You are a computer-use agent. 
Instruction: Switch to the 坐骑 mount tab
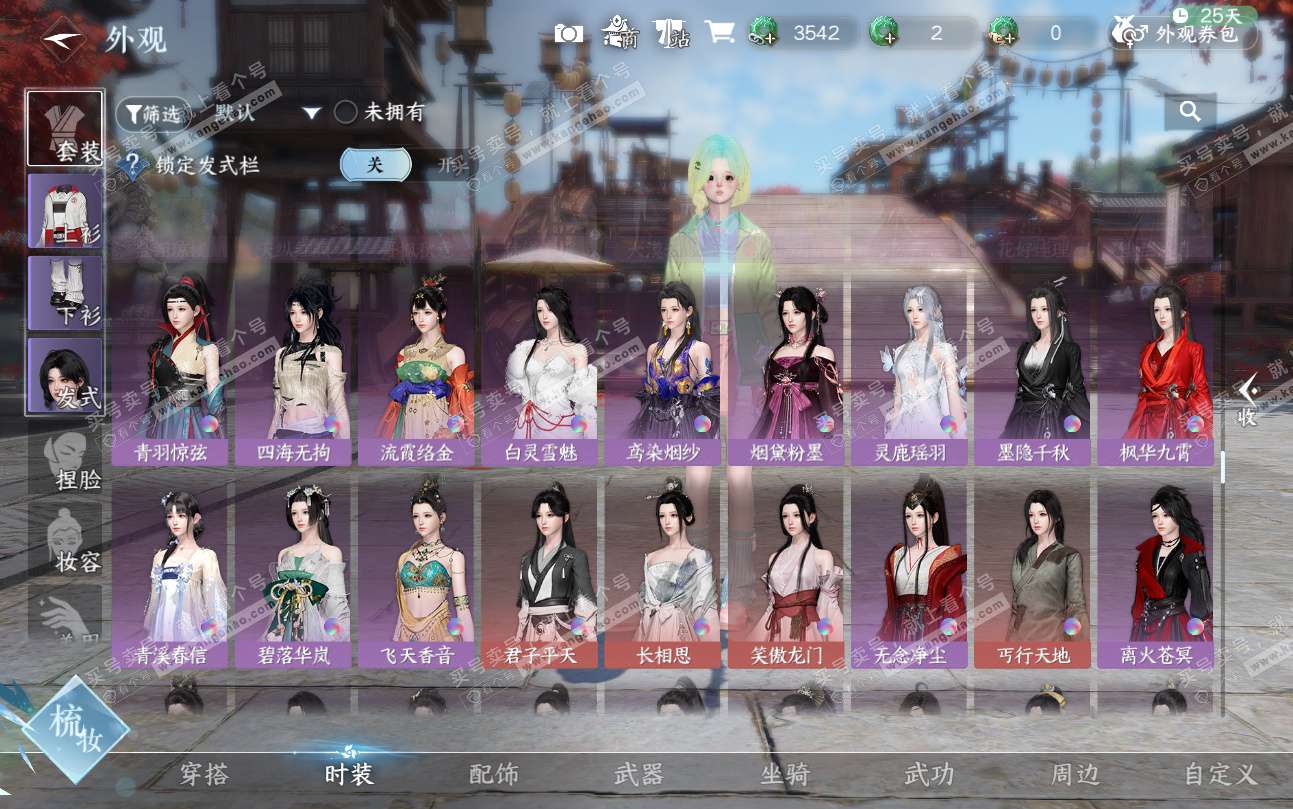(x=785, y=774)
